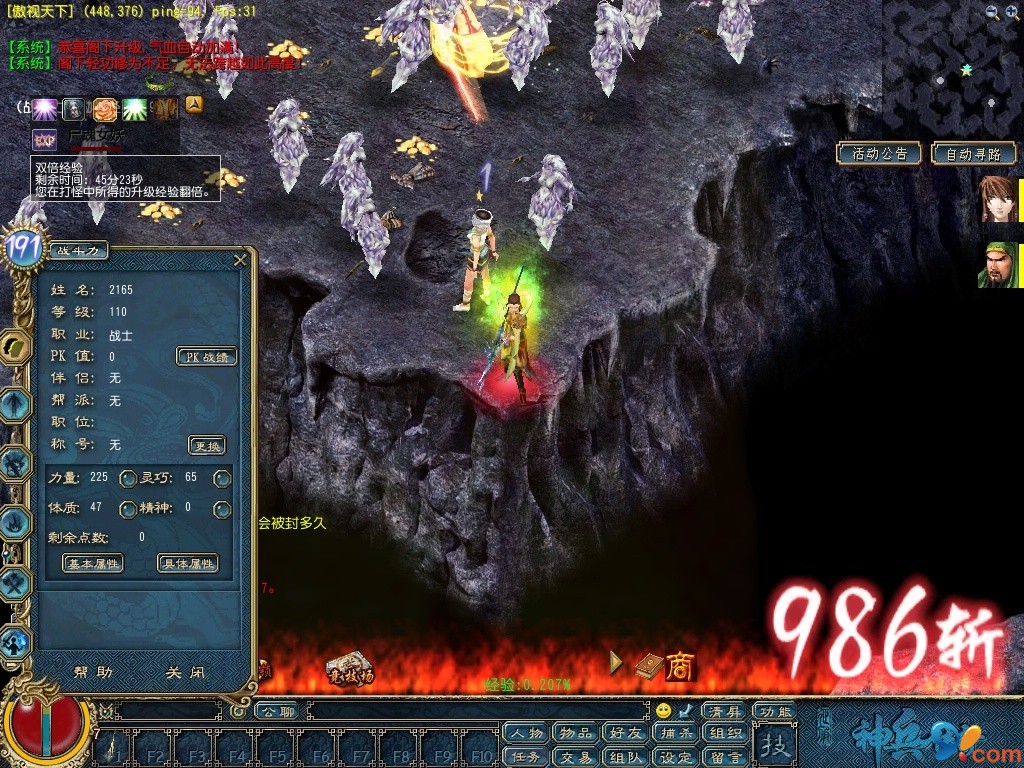Screen dimensions: 1024x768
Task: Open the 战斗力 combat power tab
Action: pos(77,251)
